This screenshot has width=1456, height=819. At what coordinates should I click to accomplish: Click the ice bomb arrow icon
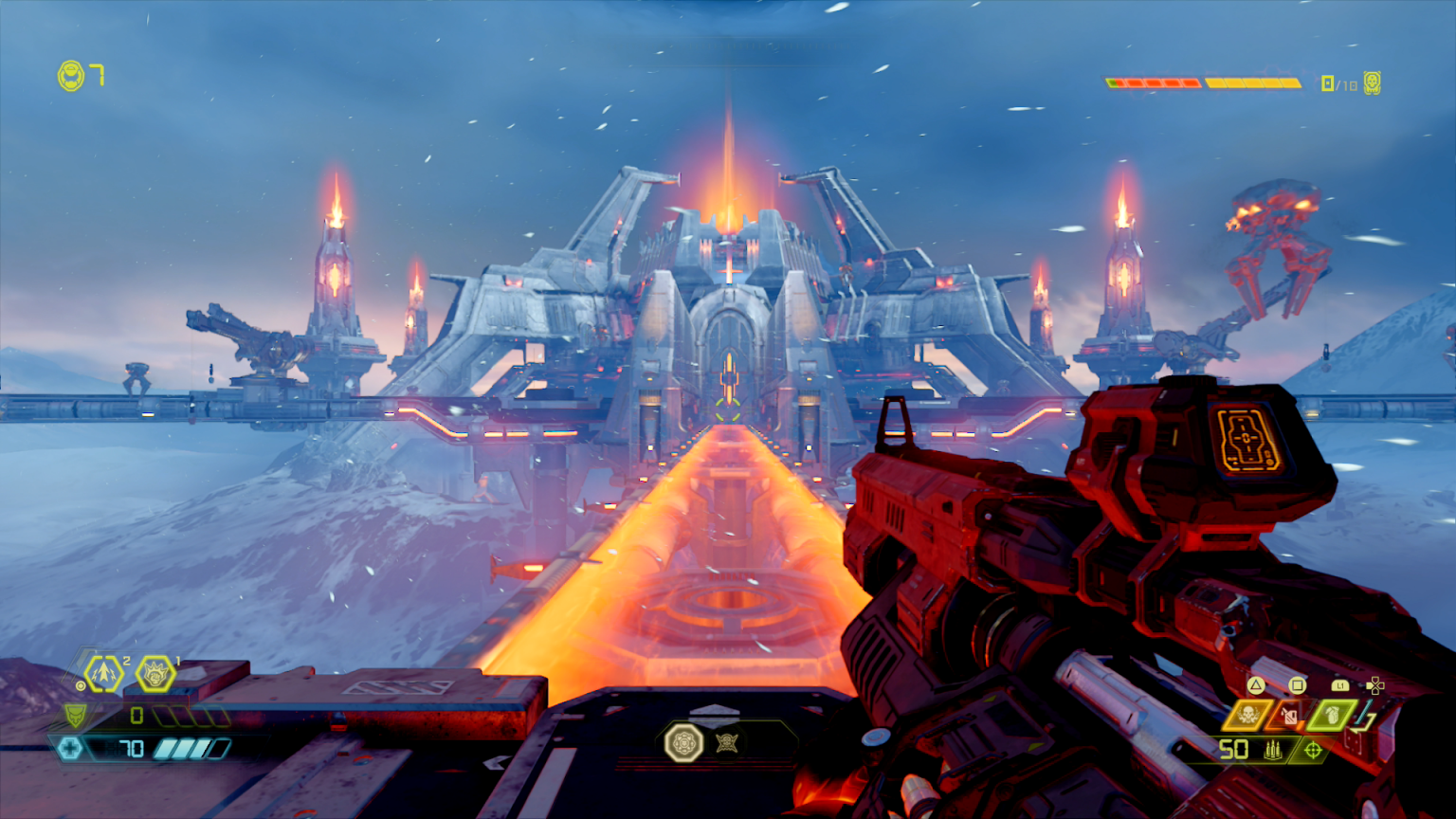[x=102, y=673]
